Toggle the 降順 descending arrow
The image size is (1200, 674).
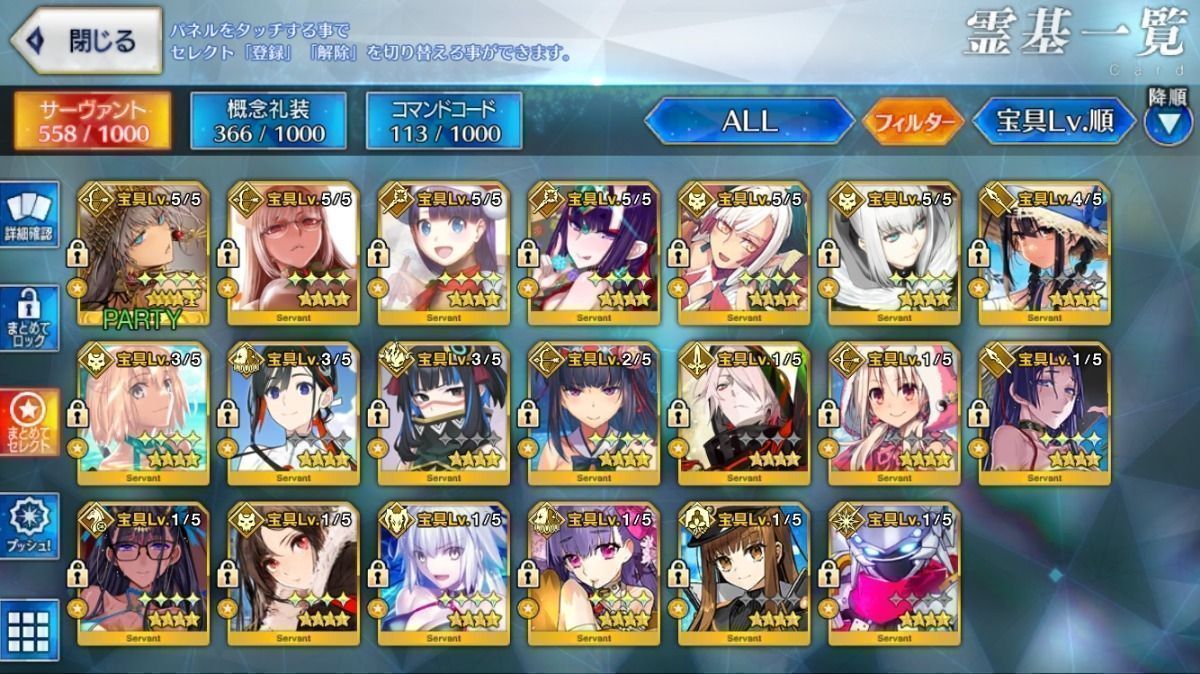tap(1167, 120)
